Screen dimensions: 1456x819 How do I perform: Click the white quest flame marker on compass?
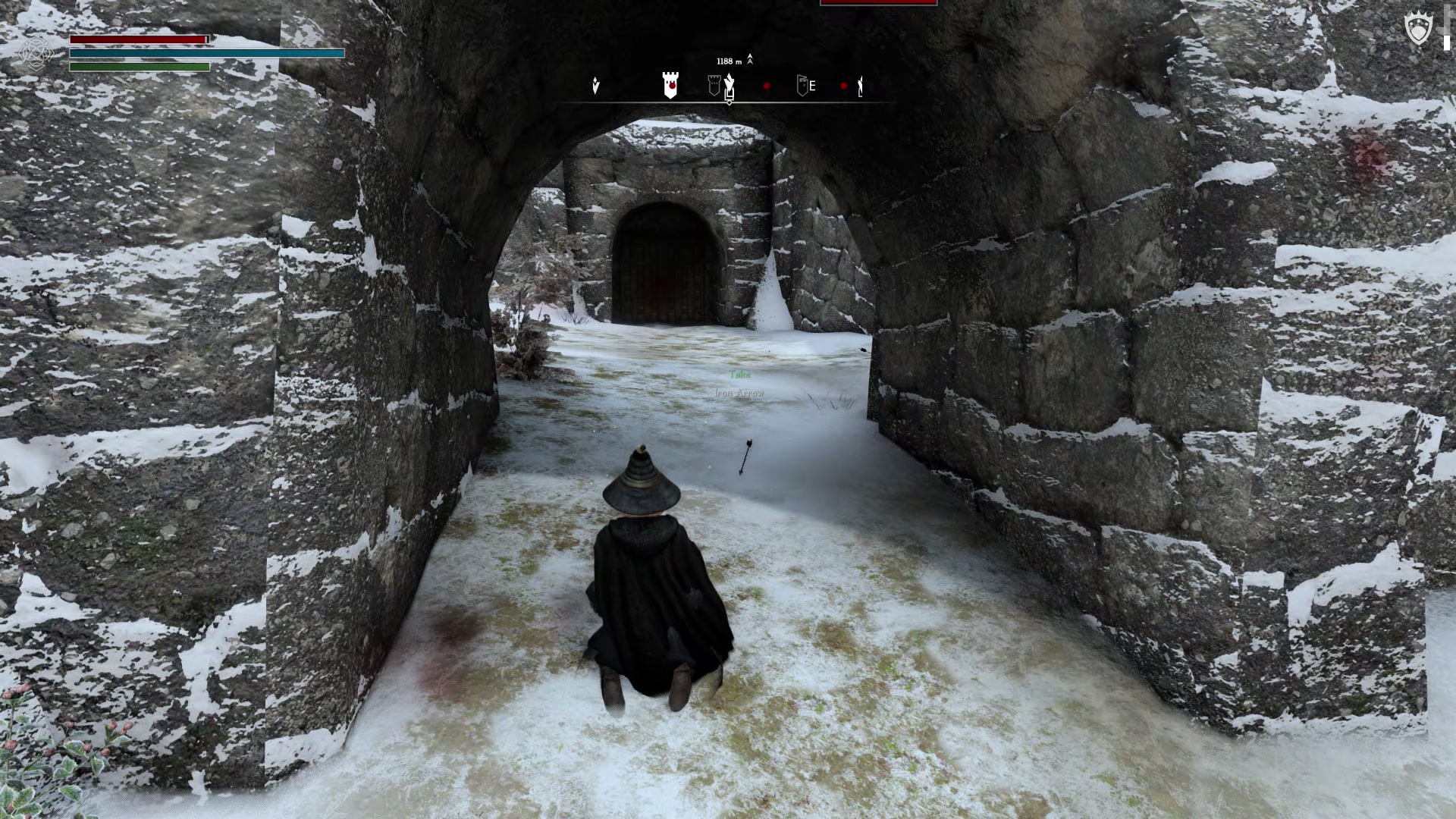[729, 80]
